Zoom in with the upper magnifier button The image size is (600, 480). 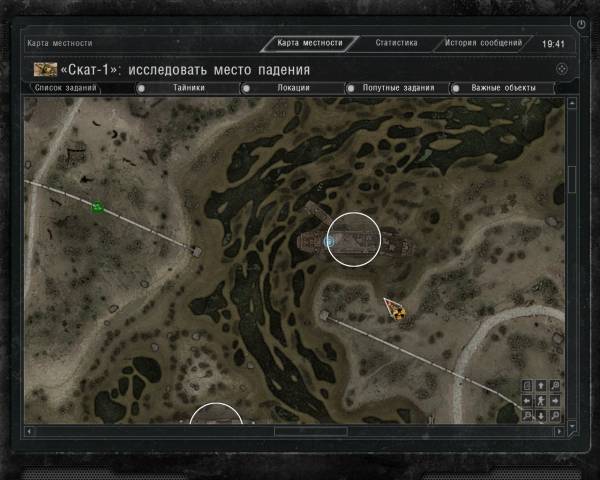(555, 386)
